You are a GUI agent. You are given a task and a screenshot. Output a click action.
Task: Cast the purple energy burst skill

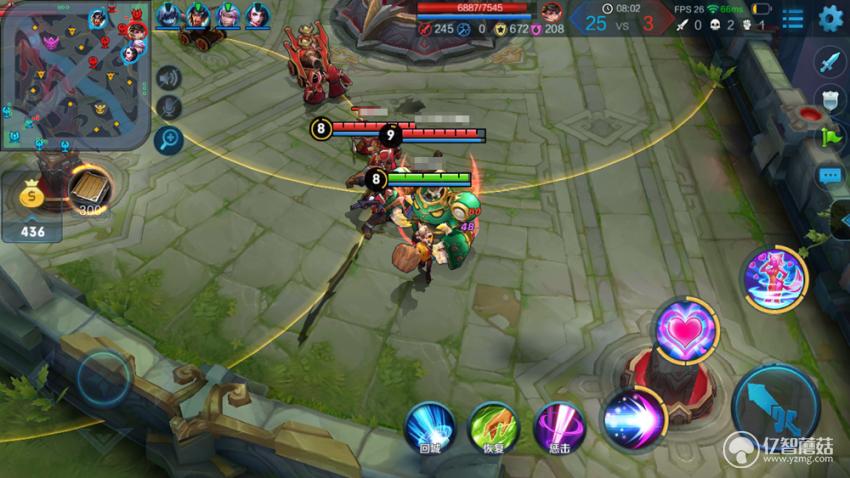pyautogui.click(x=634, y=418)
